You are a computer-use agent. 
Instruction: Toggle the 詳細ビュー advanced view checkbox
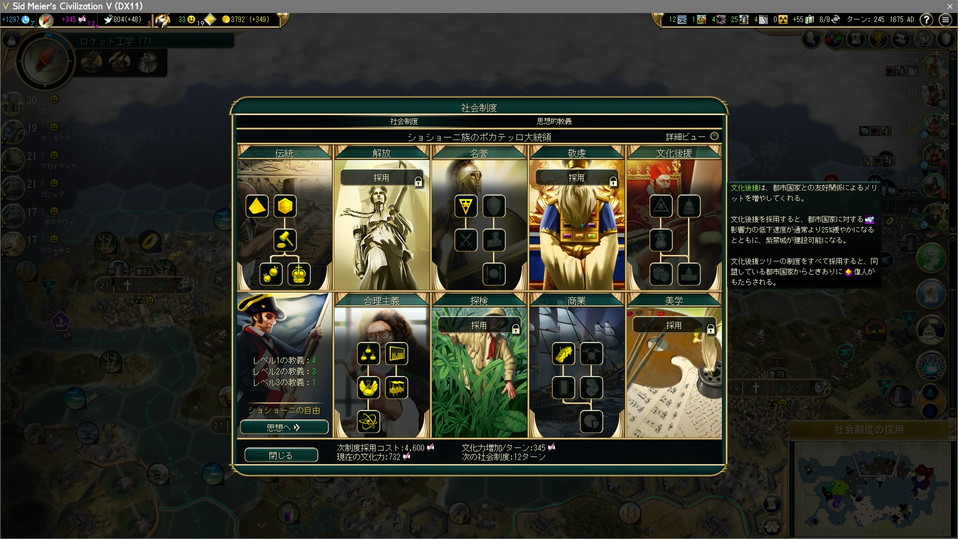[x=714, y=136]
